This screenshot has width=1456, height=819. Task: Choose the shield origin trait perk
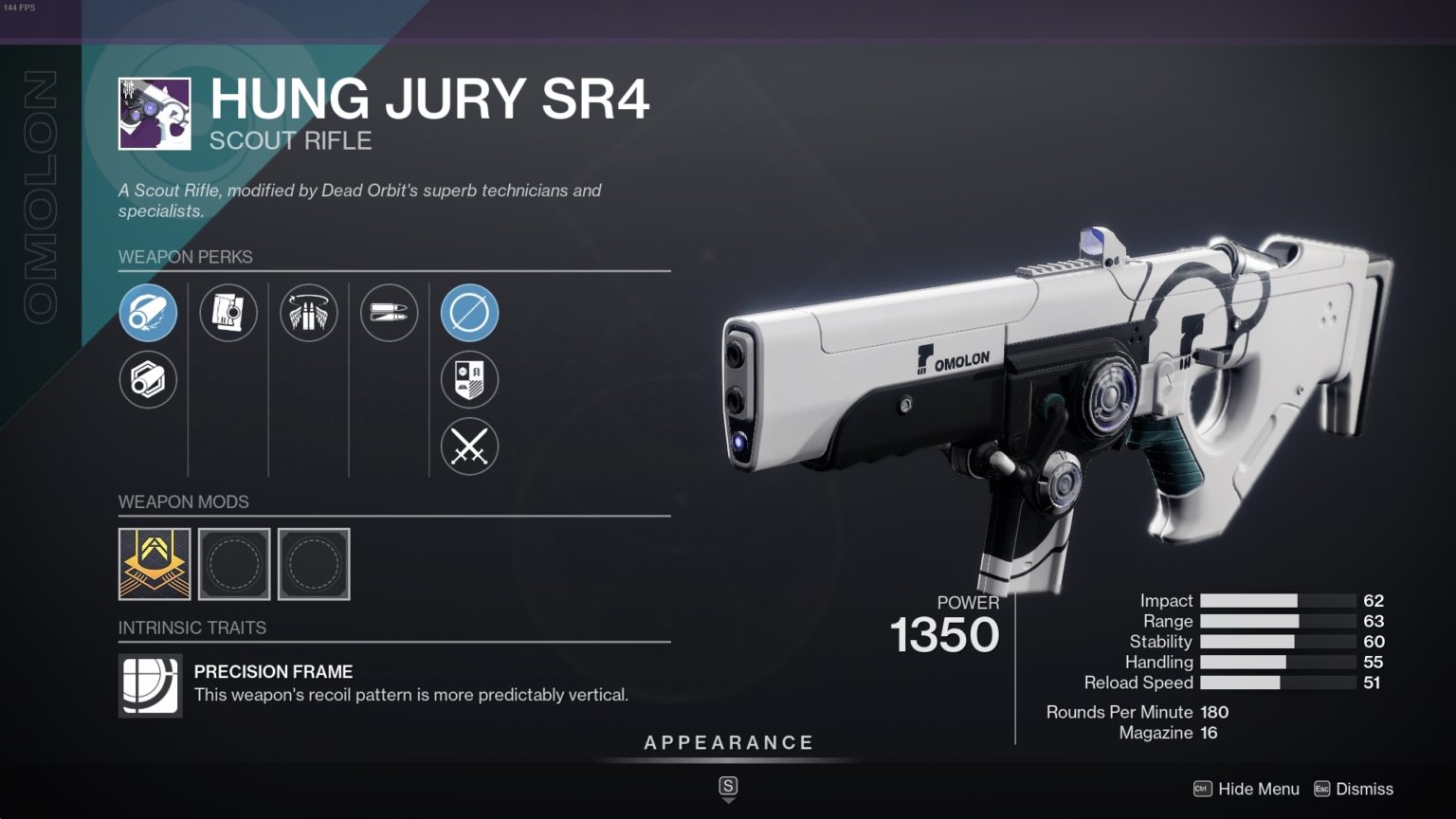(469, 379)
